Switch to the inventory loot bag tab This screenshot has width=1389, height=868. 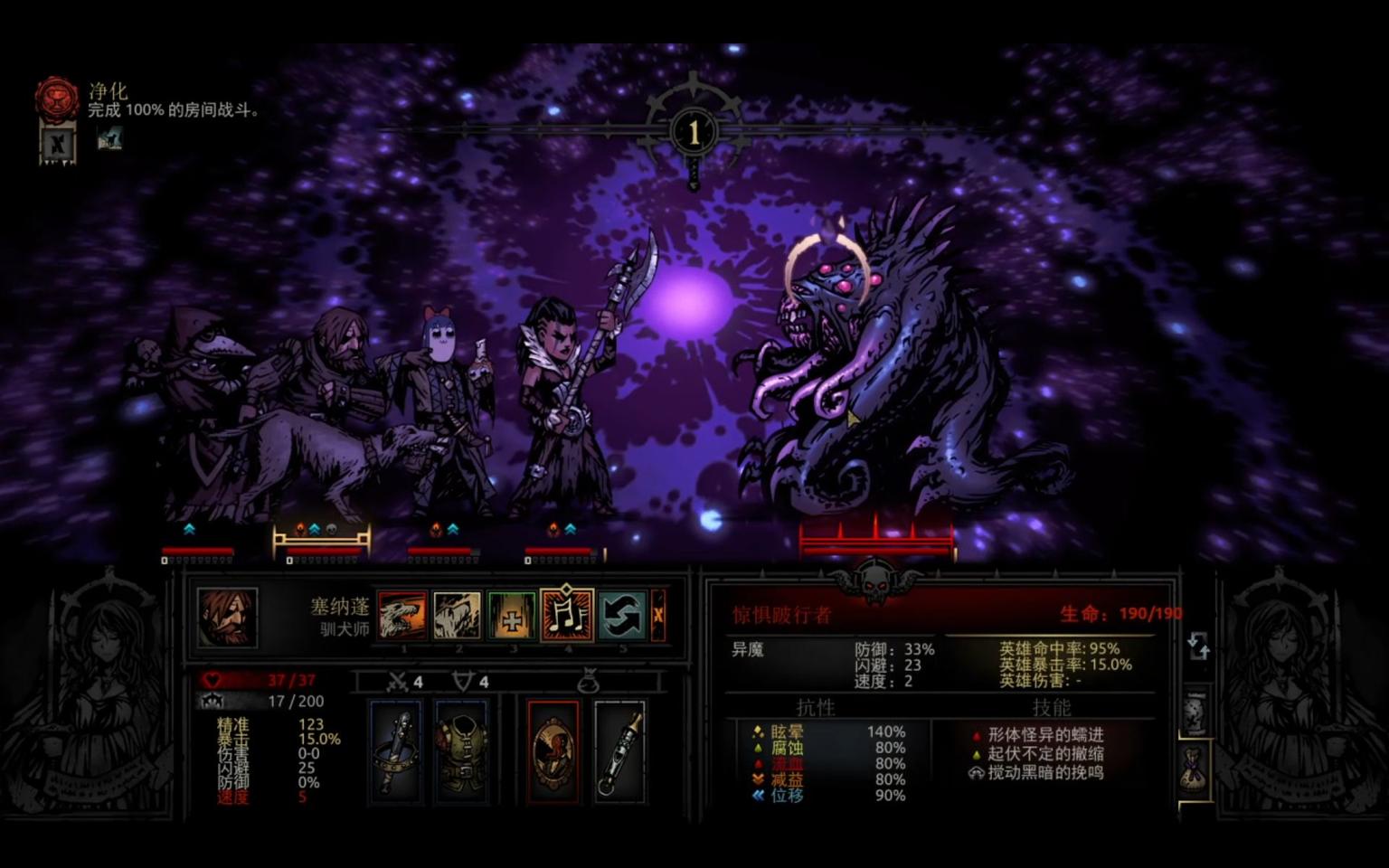point(1195,769)
